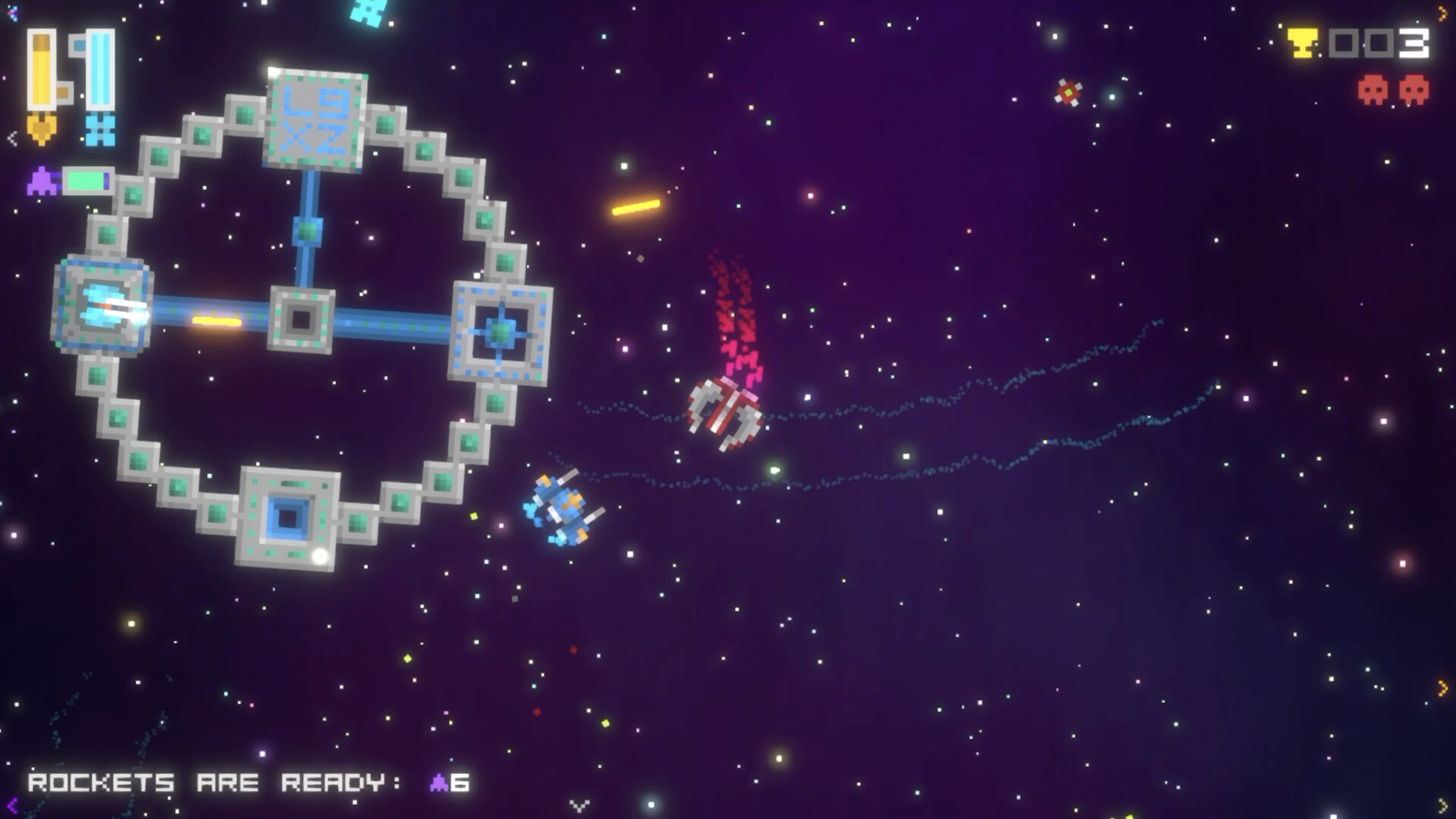Click the purple alien icon on the left

pos(43,181)
